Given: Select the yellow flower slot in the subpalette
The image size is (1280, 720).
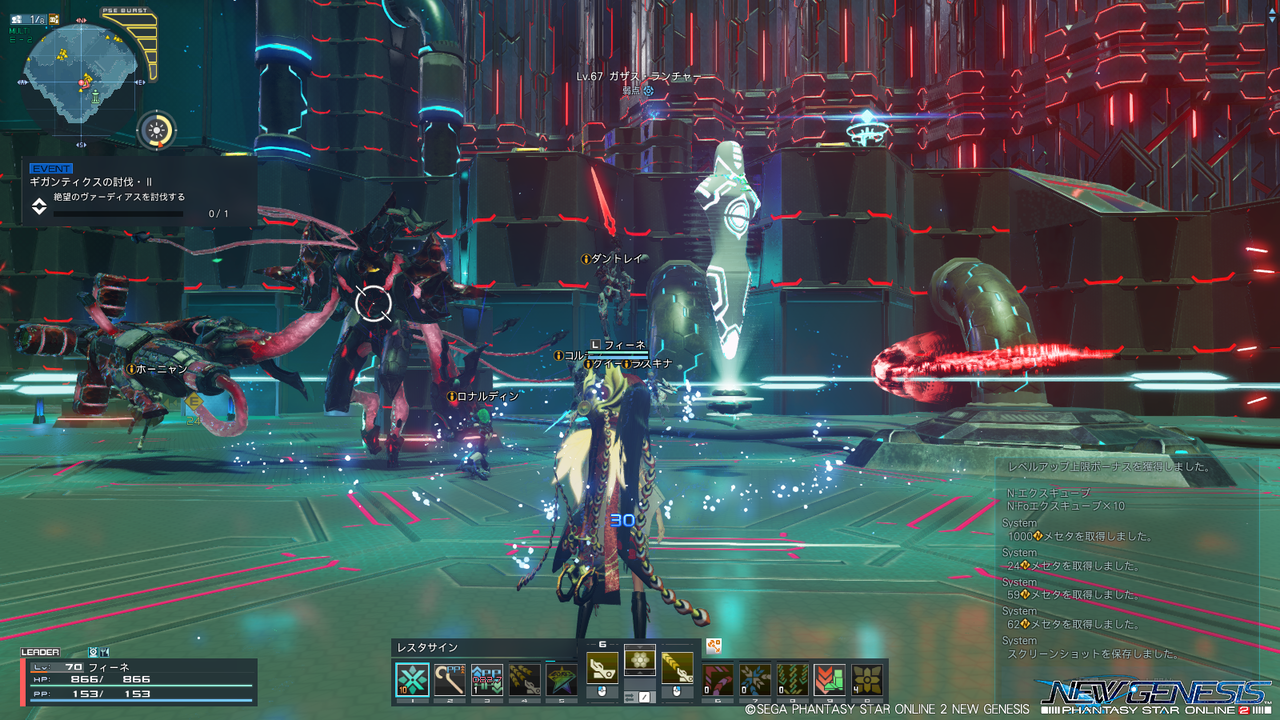Looking at the screenshot, I should (868, 680).
